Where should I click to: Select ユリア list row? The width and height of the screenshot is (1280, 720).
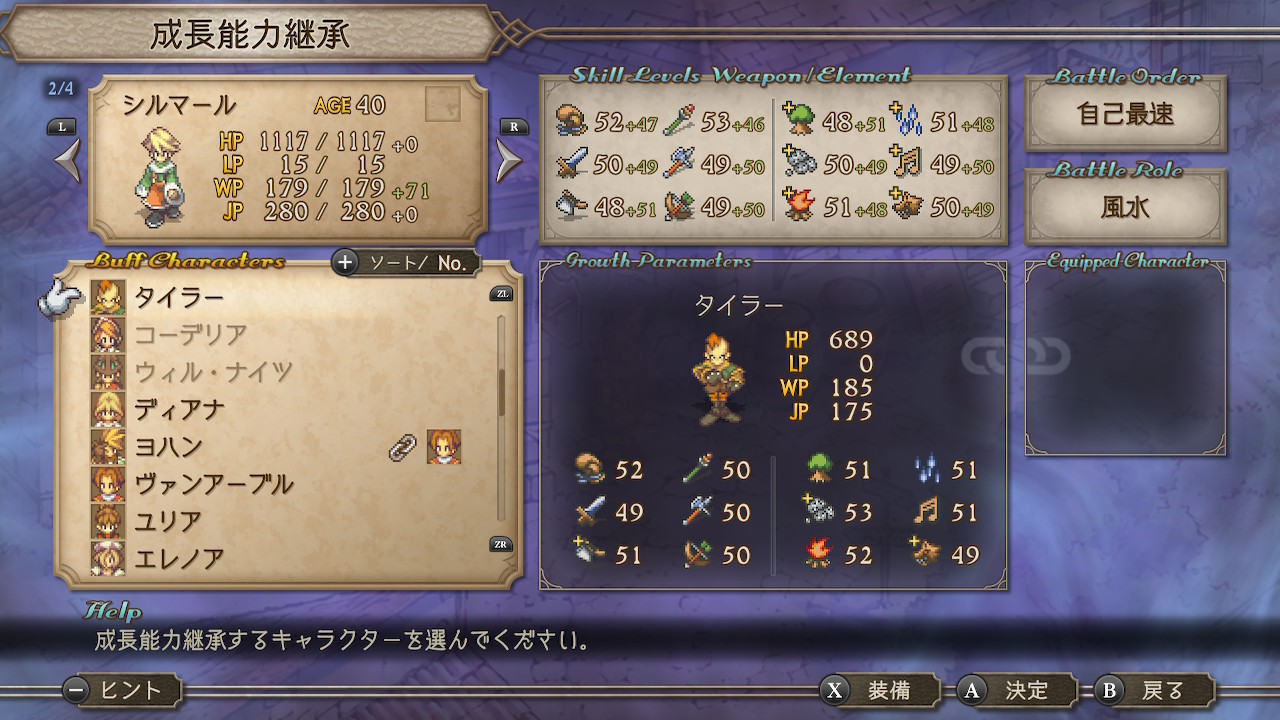pyautogui.click(x=169, y=521)
